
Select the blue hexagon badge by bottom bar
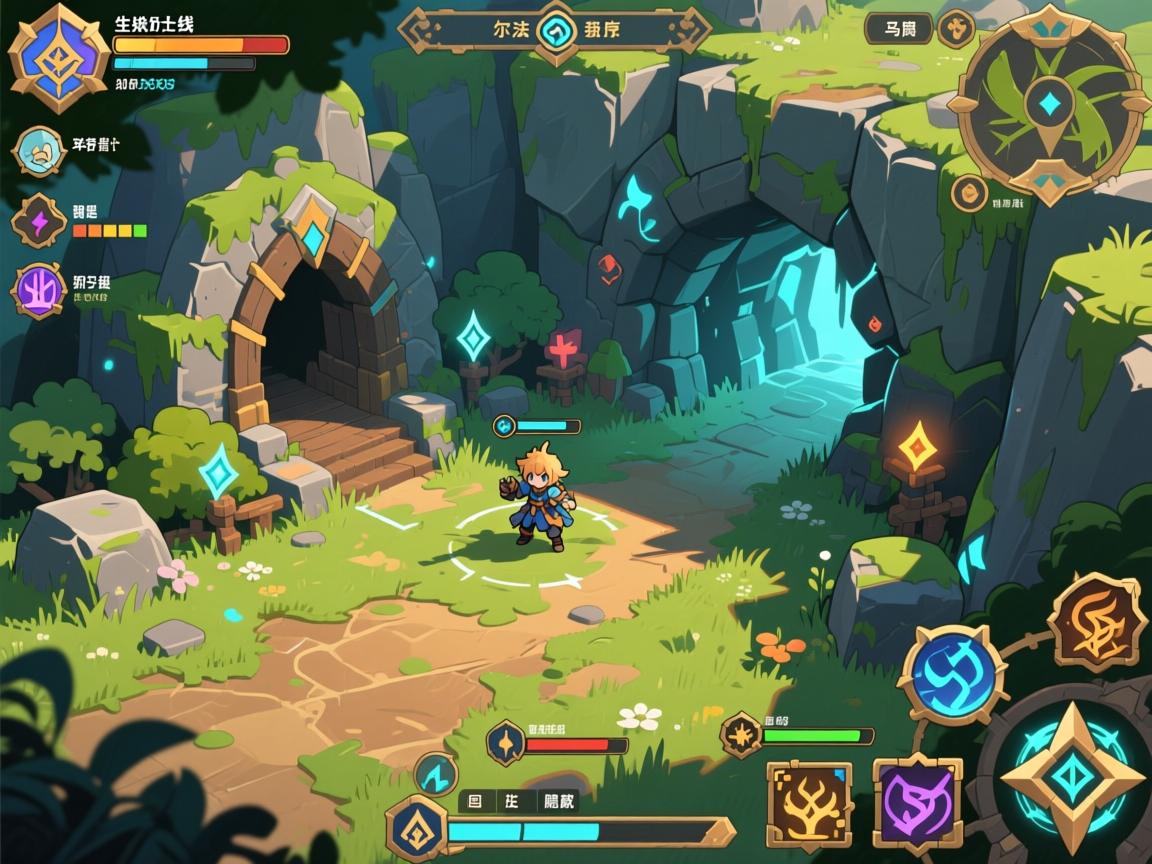tap(416, 828)
